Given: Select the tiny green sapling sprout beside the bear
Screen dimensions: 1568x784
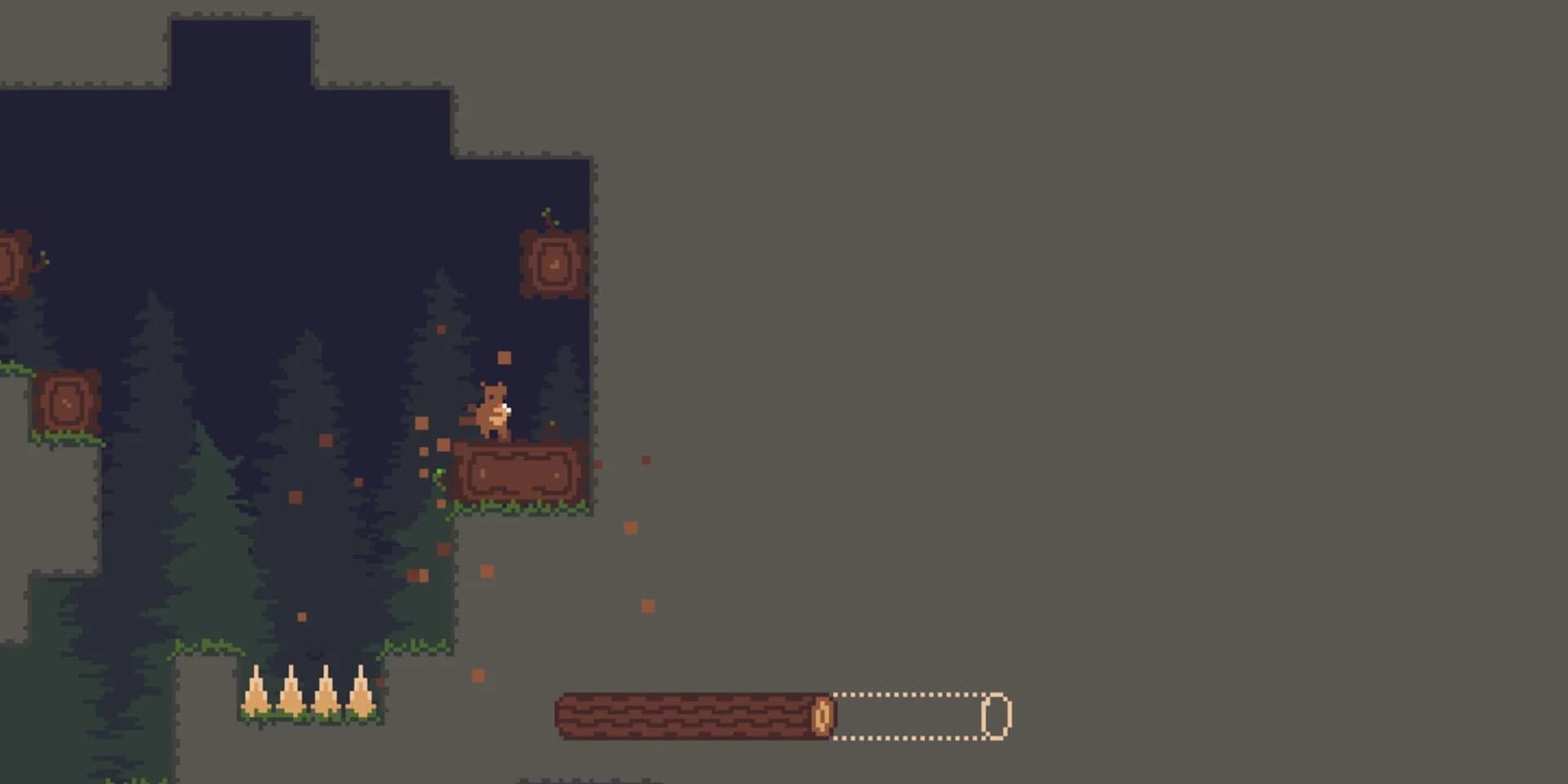Looking at the screenshot, I should tap(552, 424).
